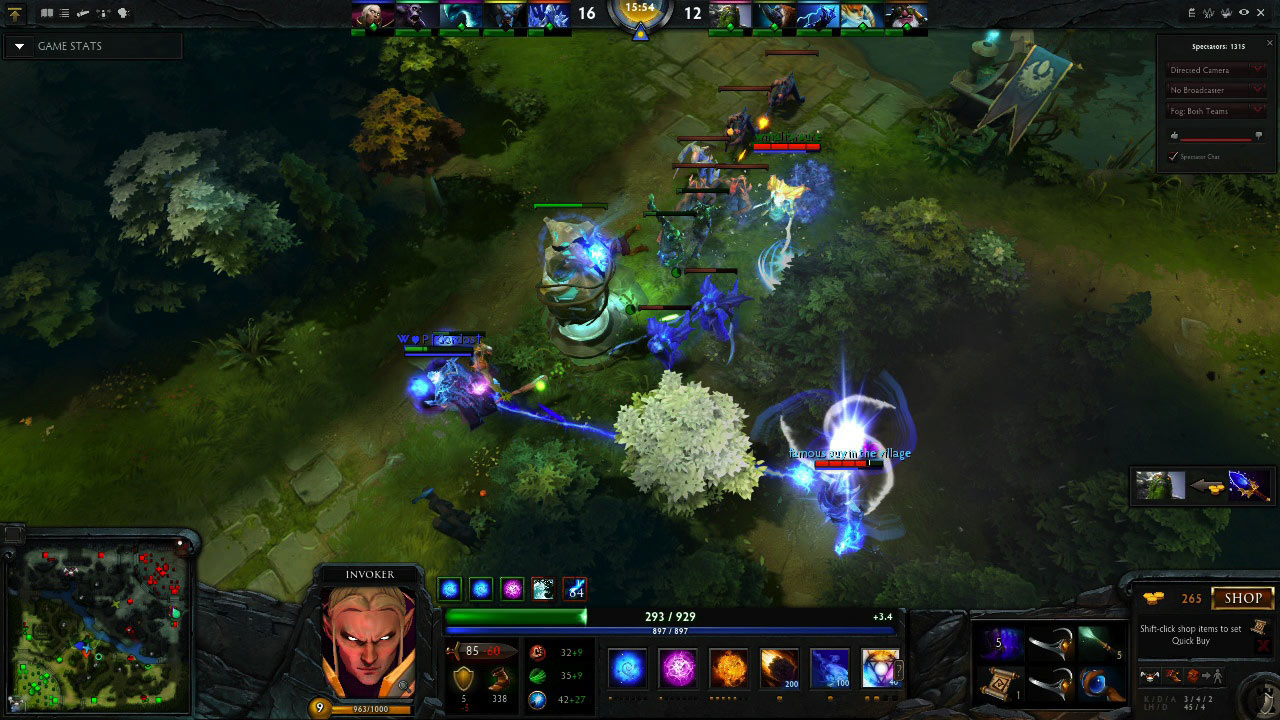Close the Spectators panel
This screenshot has width=1280, height=720.
click(1270, 43)
